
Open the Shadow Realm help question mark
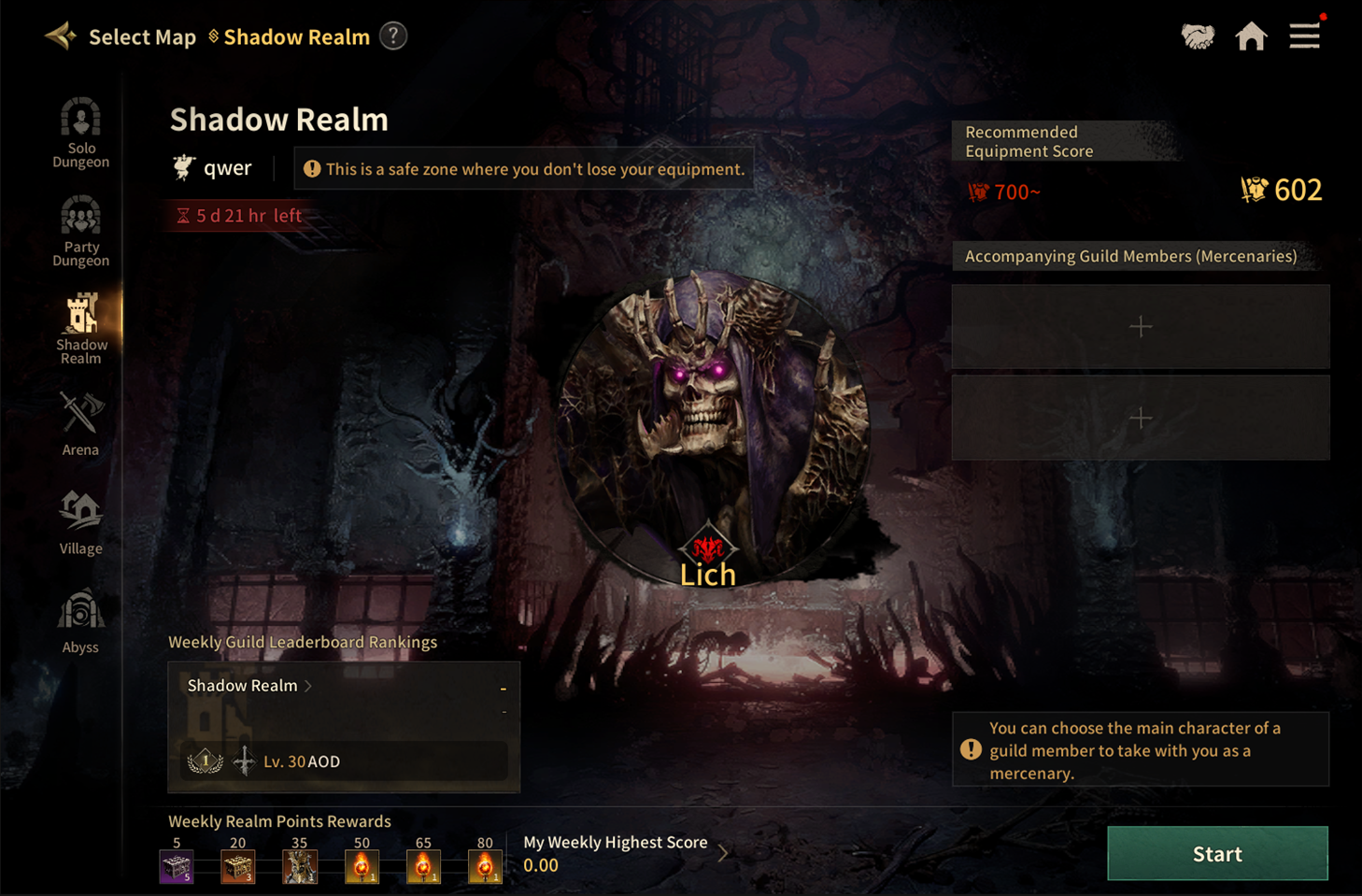click(x=393, y=36)
